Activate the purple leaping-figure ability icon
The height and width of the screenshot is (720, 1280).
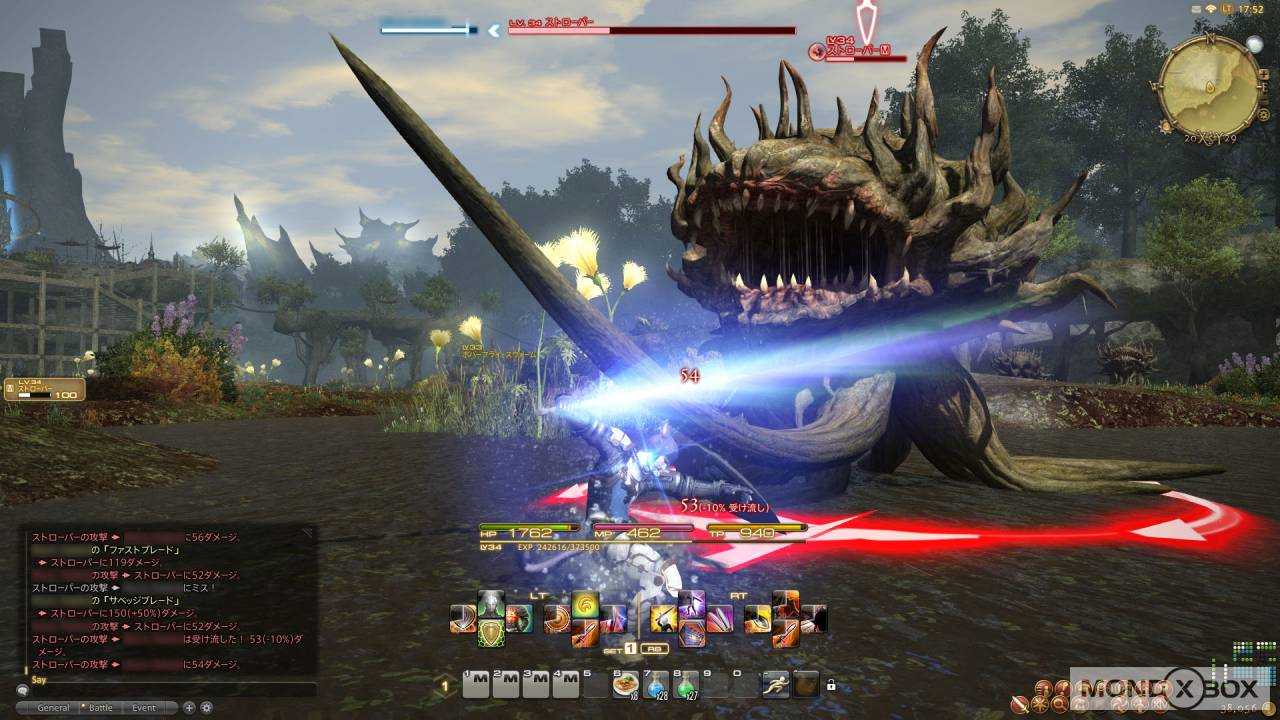pos(692,604)
